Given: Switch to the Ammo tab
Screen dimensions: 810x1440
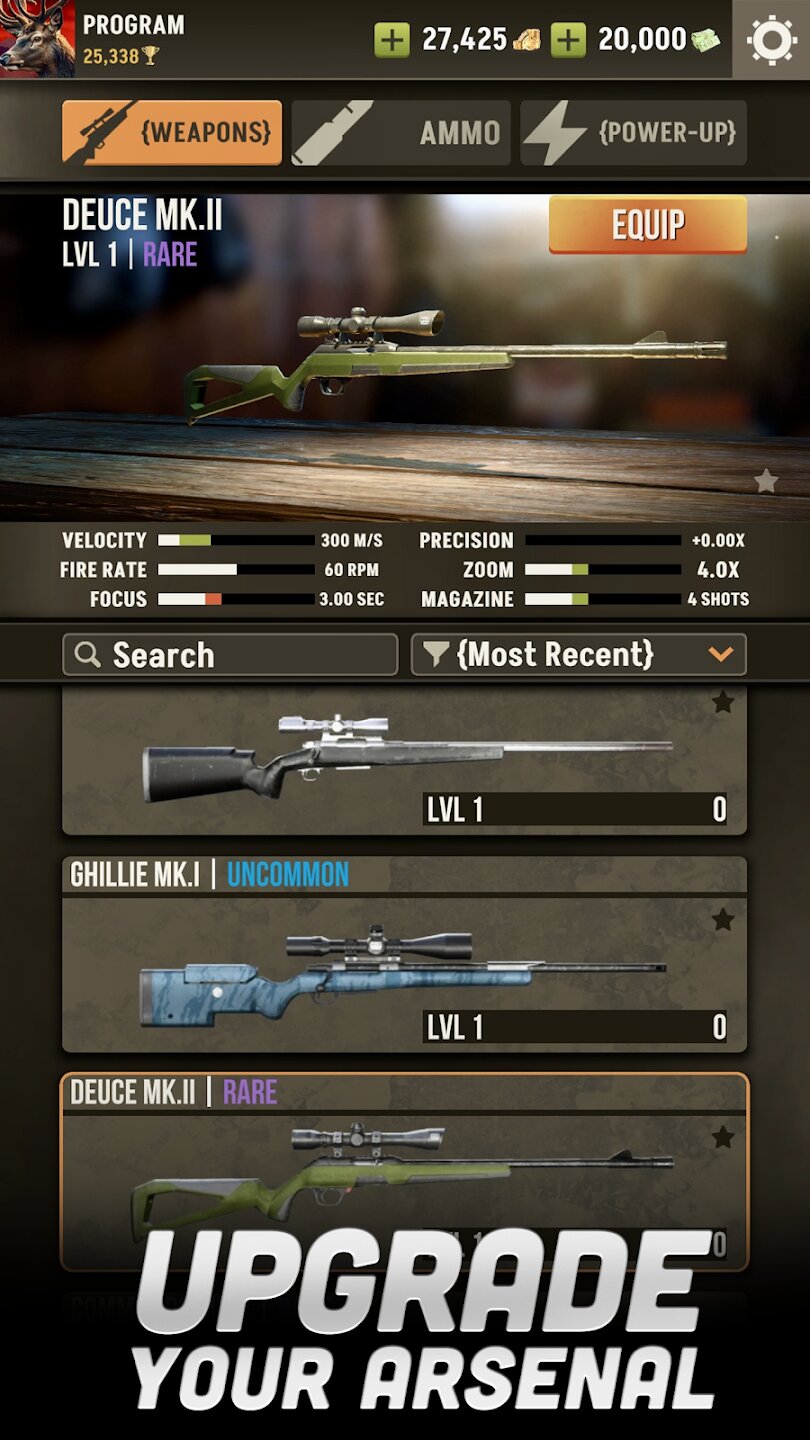Looking at the screenshot, I should (401, 132).
